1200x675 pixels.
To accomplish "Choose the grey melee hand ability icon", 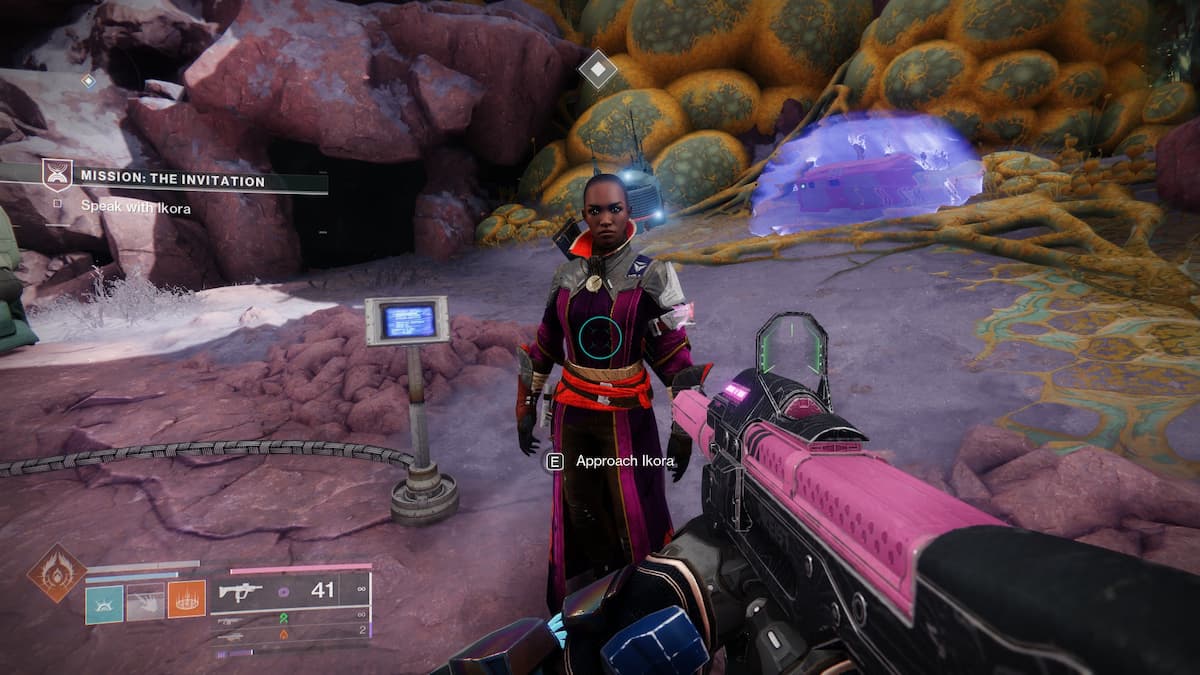I will click(x=145, y=603).
